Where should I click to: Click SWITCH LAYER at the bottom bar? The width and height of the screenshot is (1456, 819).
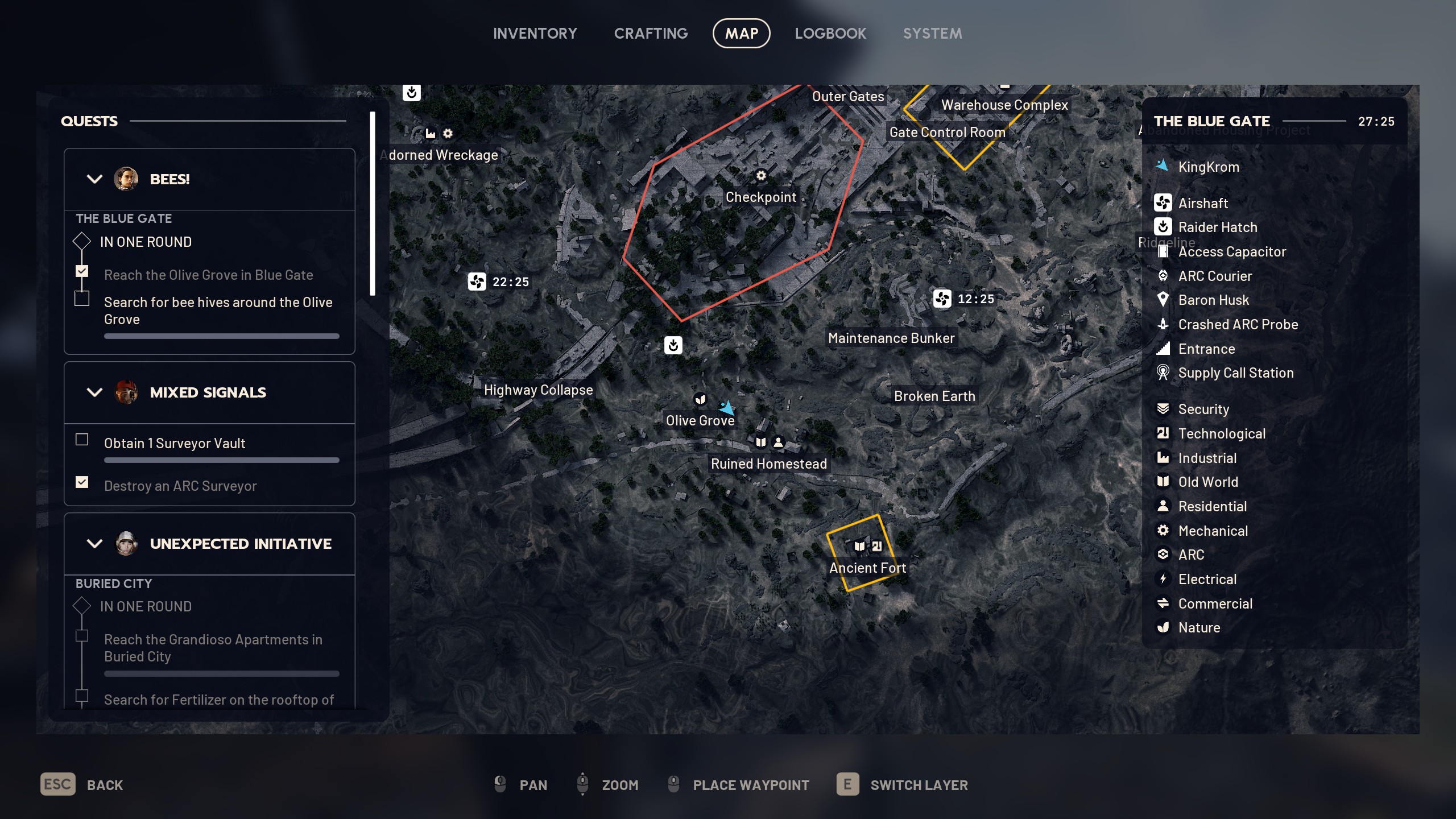click(x=919, y=785)
